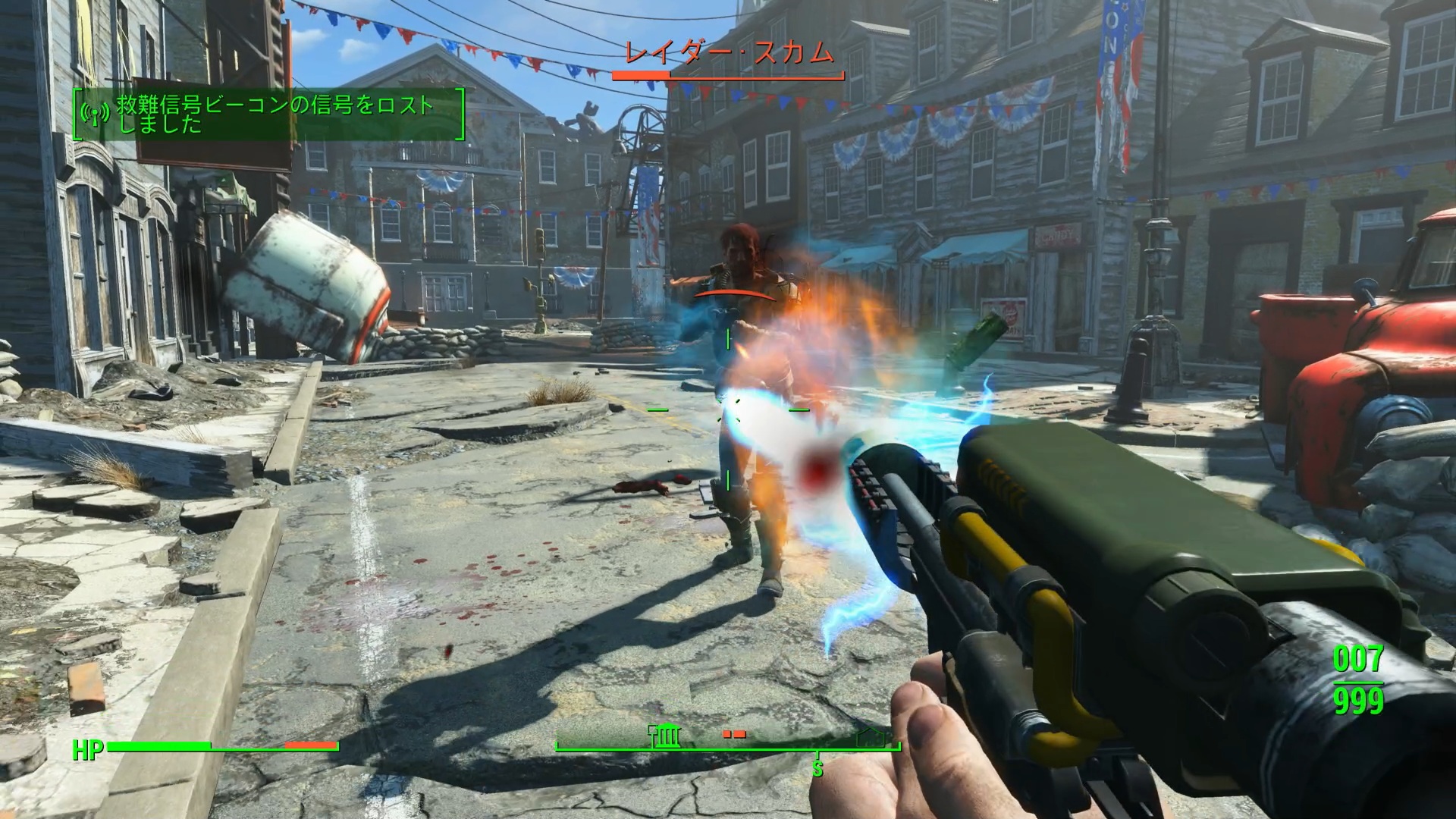The image size is (1456, 819).
Task: Open the distress beacon signal notification
Action: pos(269,114)
